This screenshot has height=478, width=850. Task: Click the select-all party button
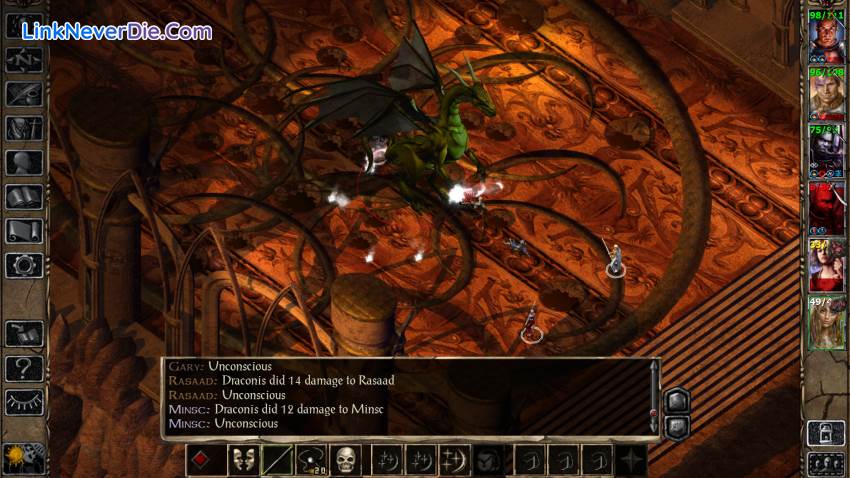826,463
